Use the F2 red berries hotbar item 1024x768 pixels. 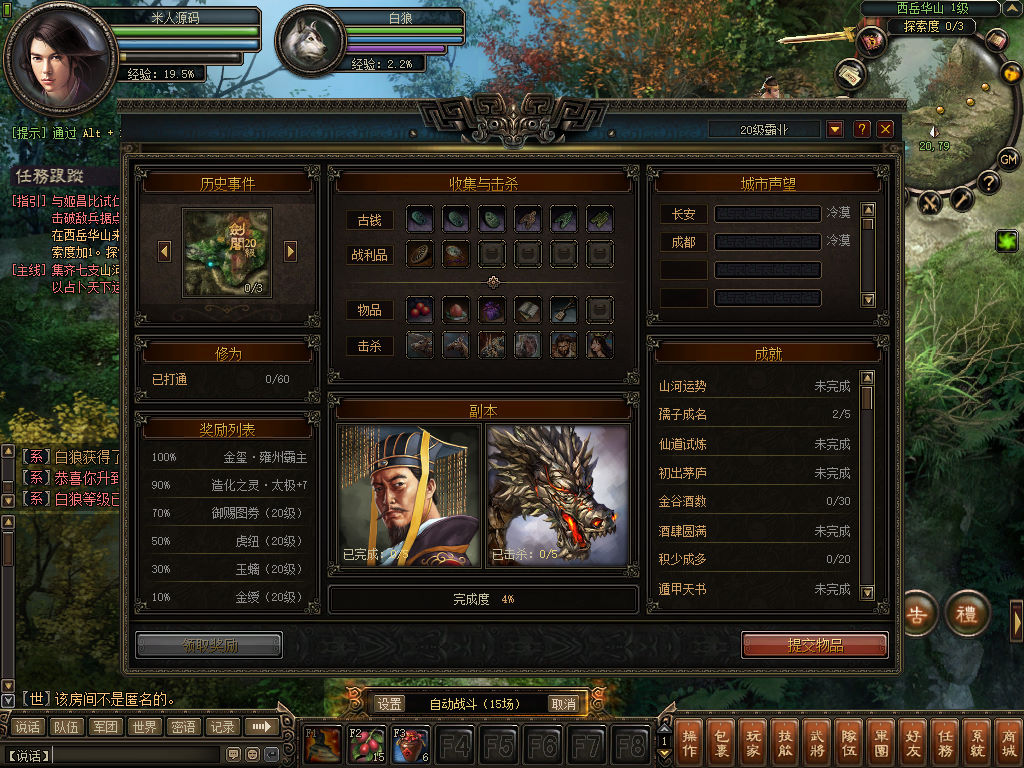click(366, 746)
